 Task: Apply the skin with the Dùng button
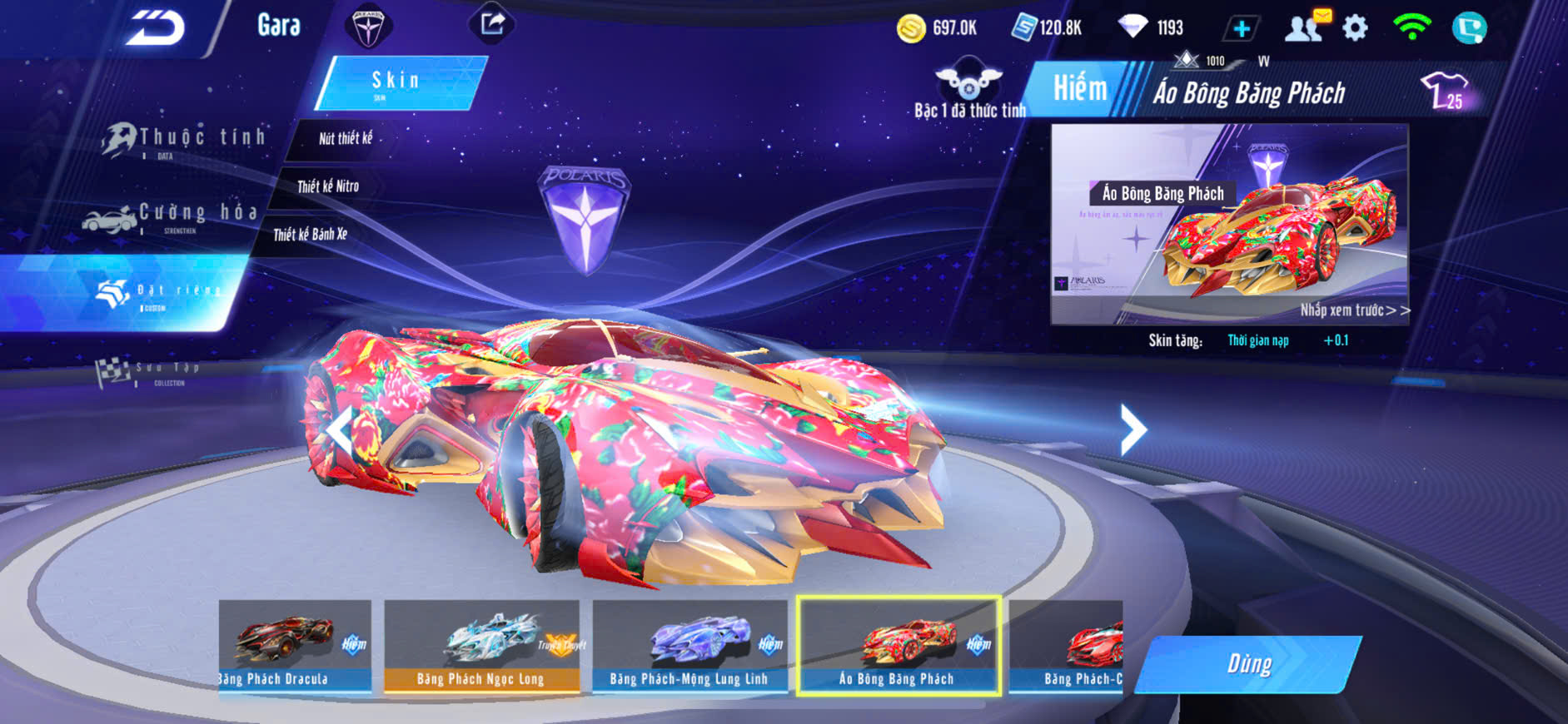pos(1248,664)
